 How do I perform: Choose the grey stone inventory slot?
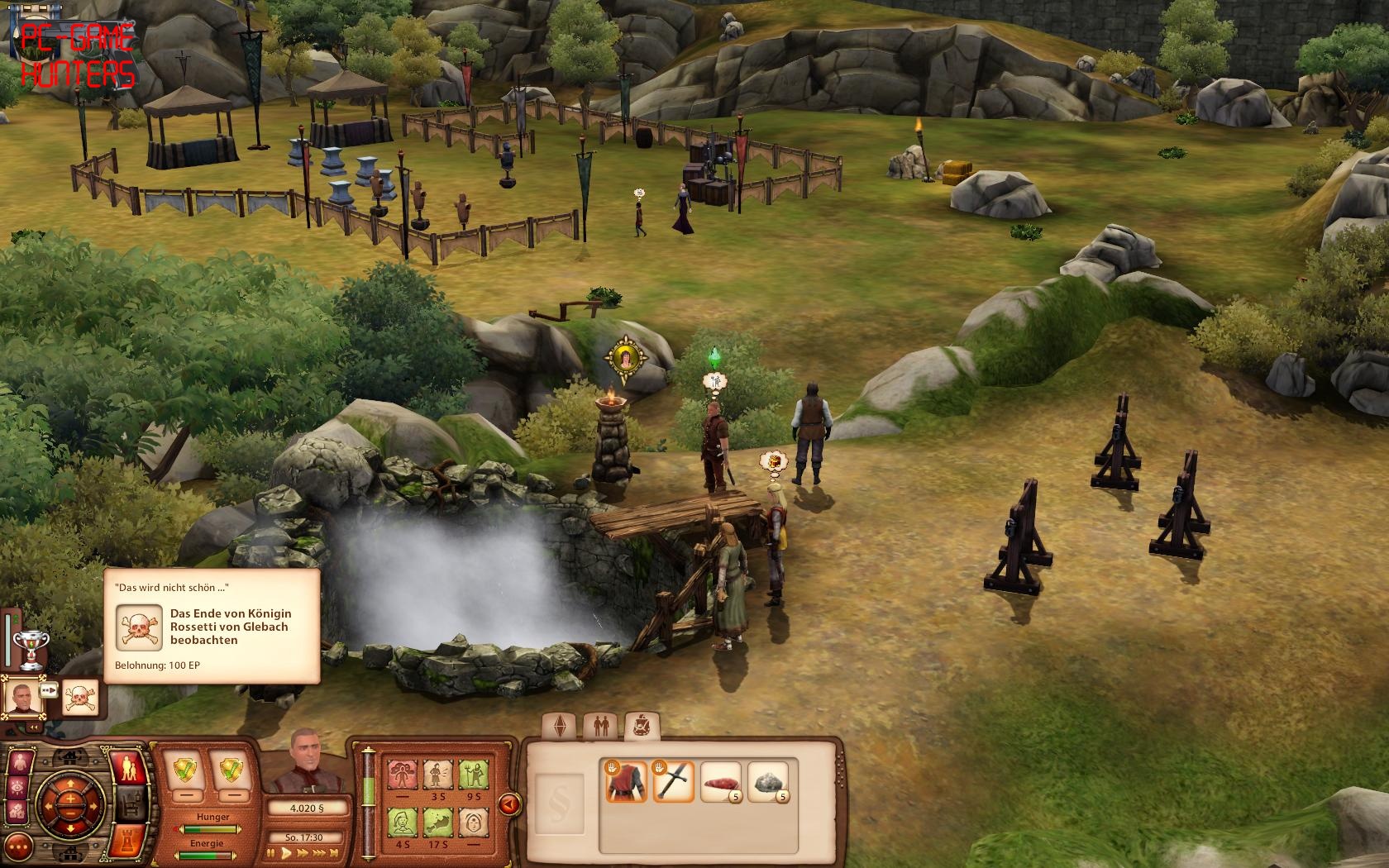click(x=767, y=782)
